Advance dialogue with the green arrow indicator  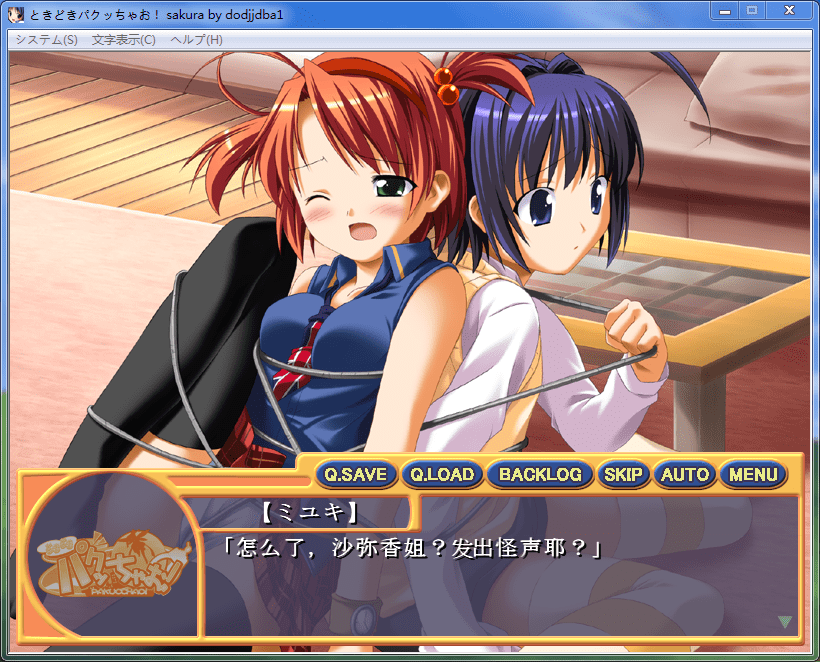click(x=785, y=622)
